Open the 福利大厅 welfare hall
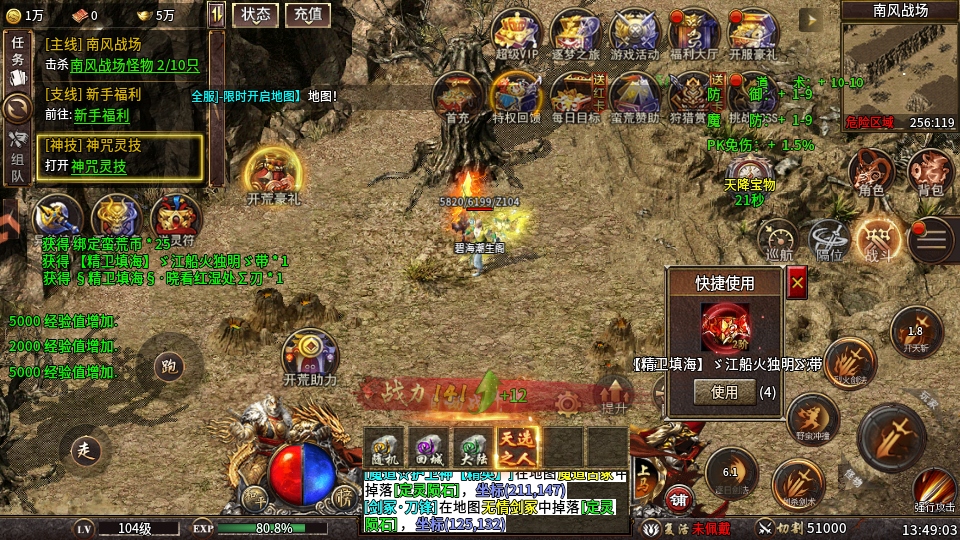Screen dimensions: 960x540 point(693,32)
